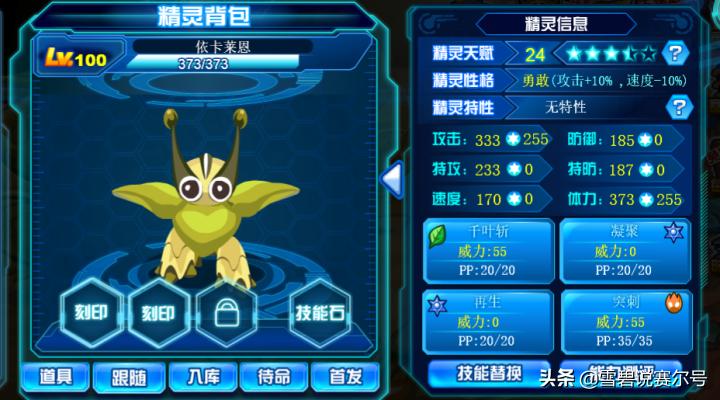
Task: Click the left arrow beside the info panel
Action: coord(392,180)
